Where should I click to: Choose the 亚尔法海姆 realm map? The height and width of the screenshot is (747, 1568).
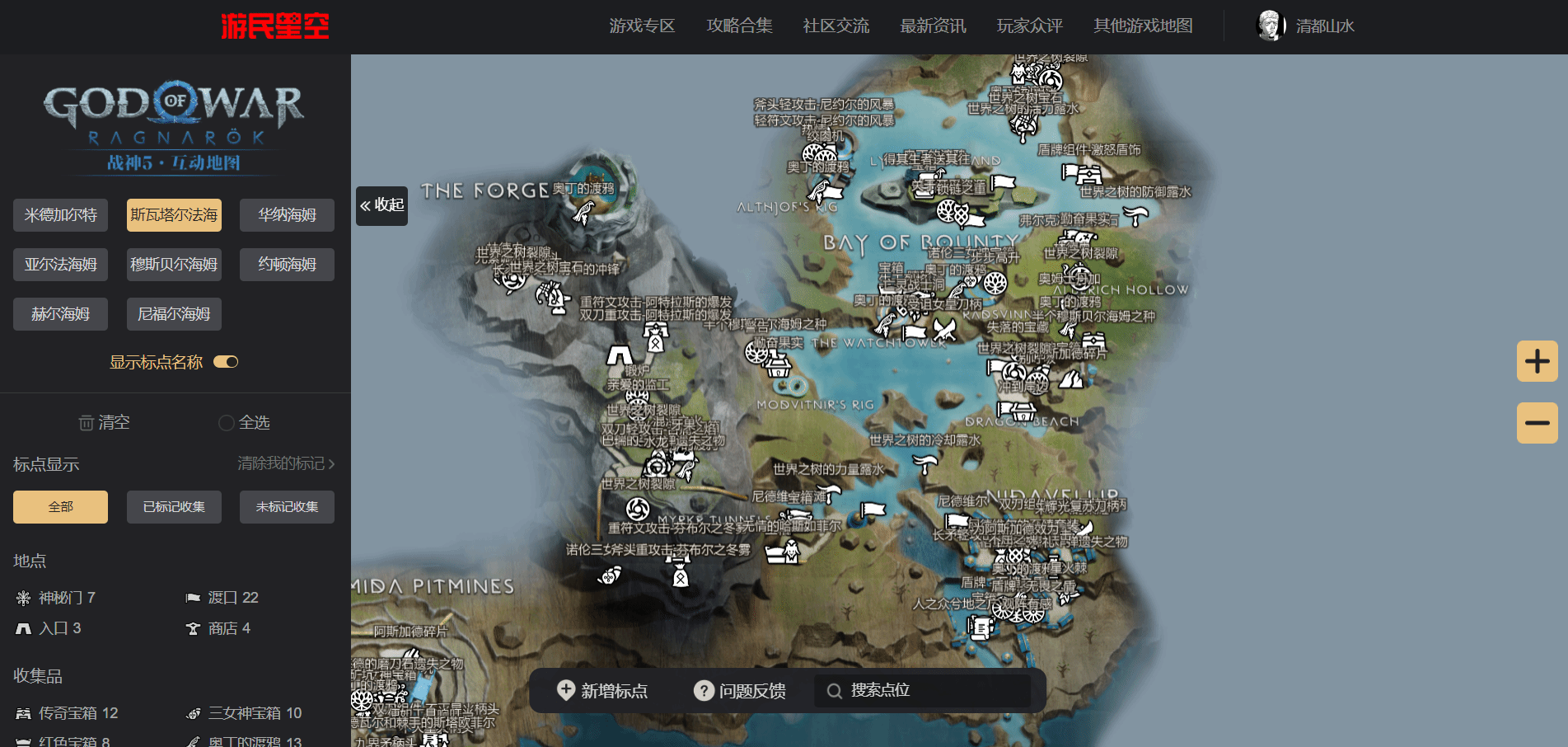tap(60, 265)
